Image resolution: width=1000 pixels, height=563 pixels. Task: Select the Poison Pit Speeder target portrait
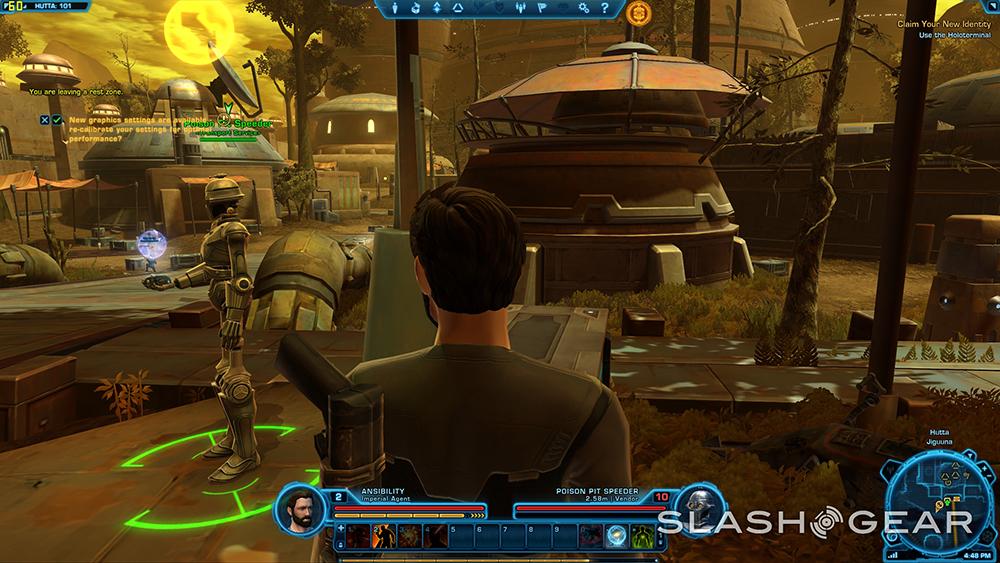pyautogui.click(x=698, y=508)
